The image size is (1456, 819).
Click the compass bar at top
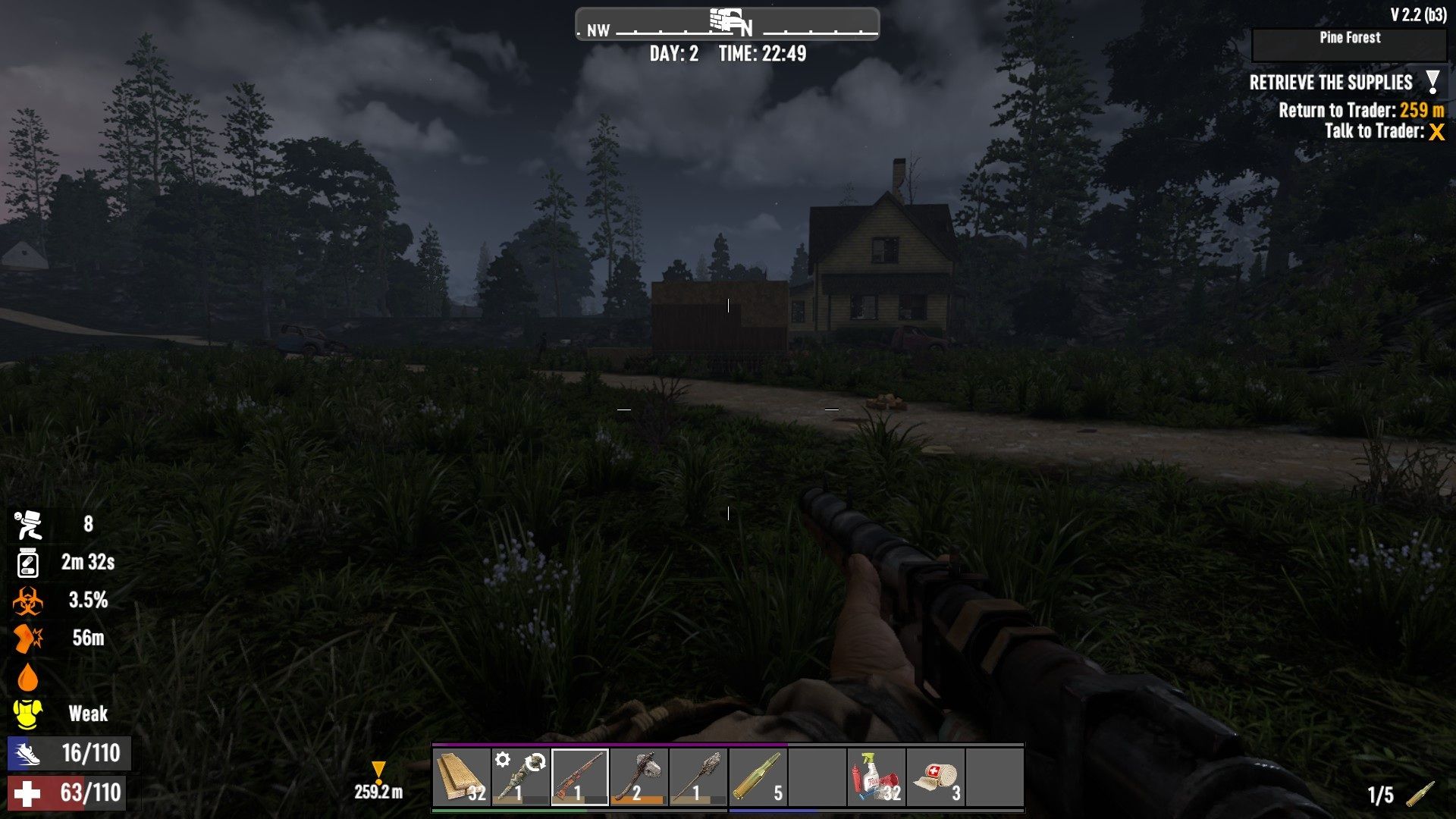pos(727,24)
